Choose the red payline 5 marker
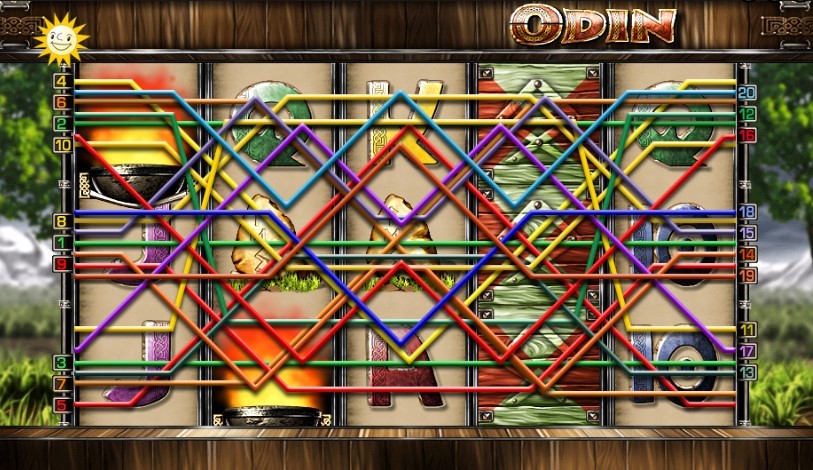Image resolution: width=813 pixels, height=470 pixels. pos(62,404)
